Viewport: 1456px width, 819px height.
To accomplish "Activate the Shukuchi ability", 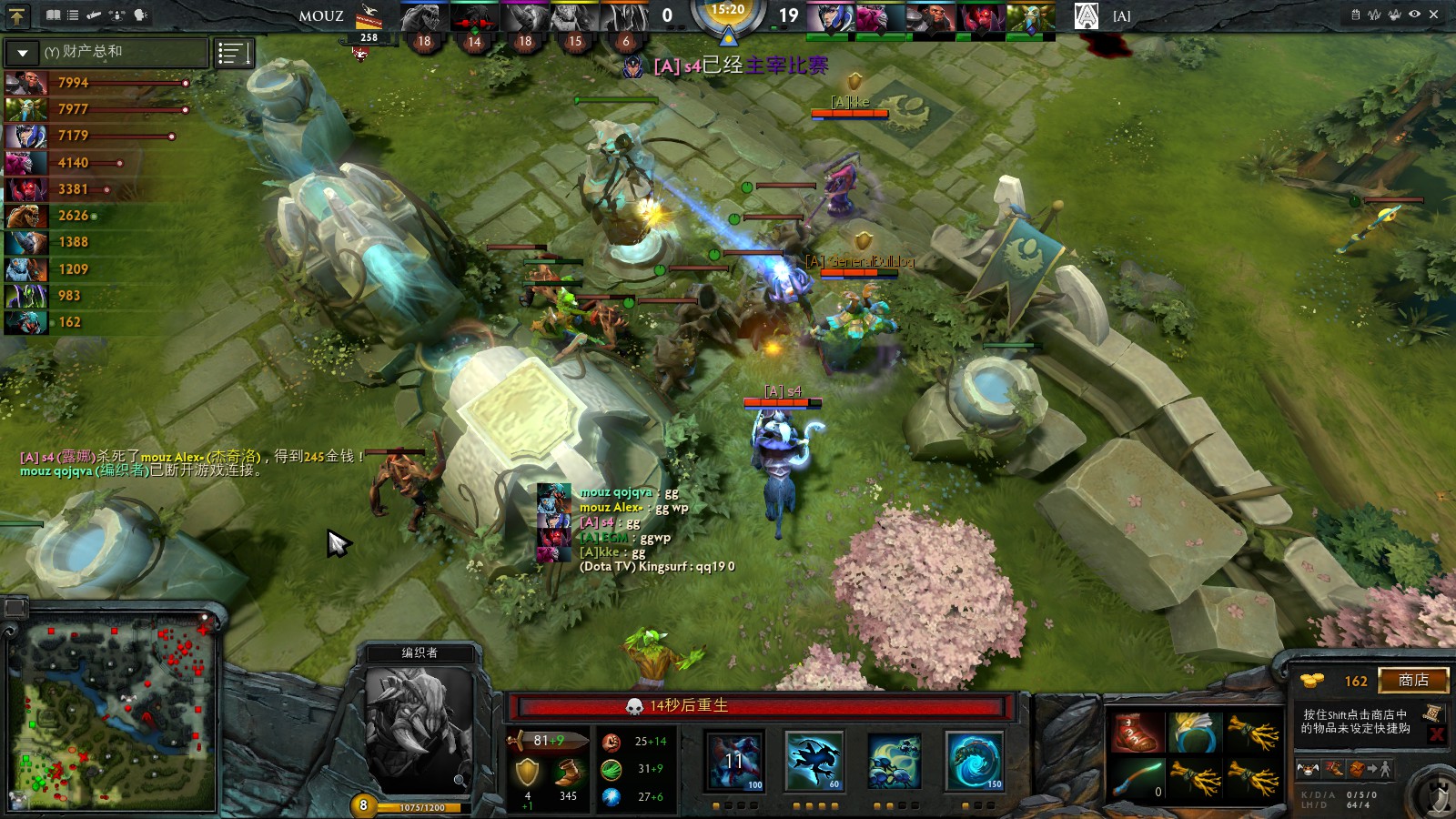I will point(814,761).
